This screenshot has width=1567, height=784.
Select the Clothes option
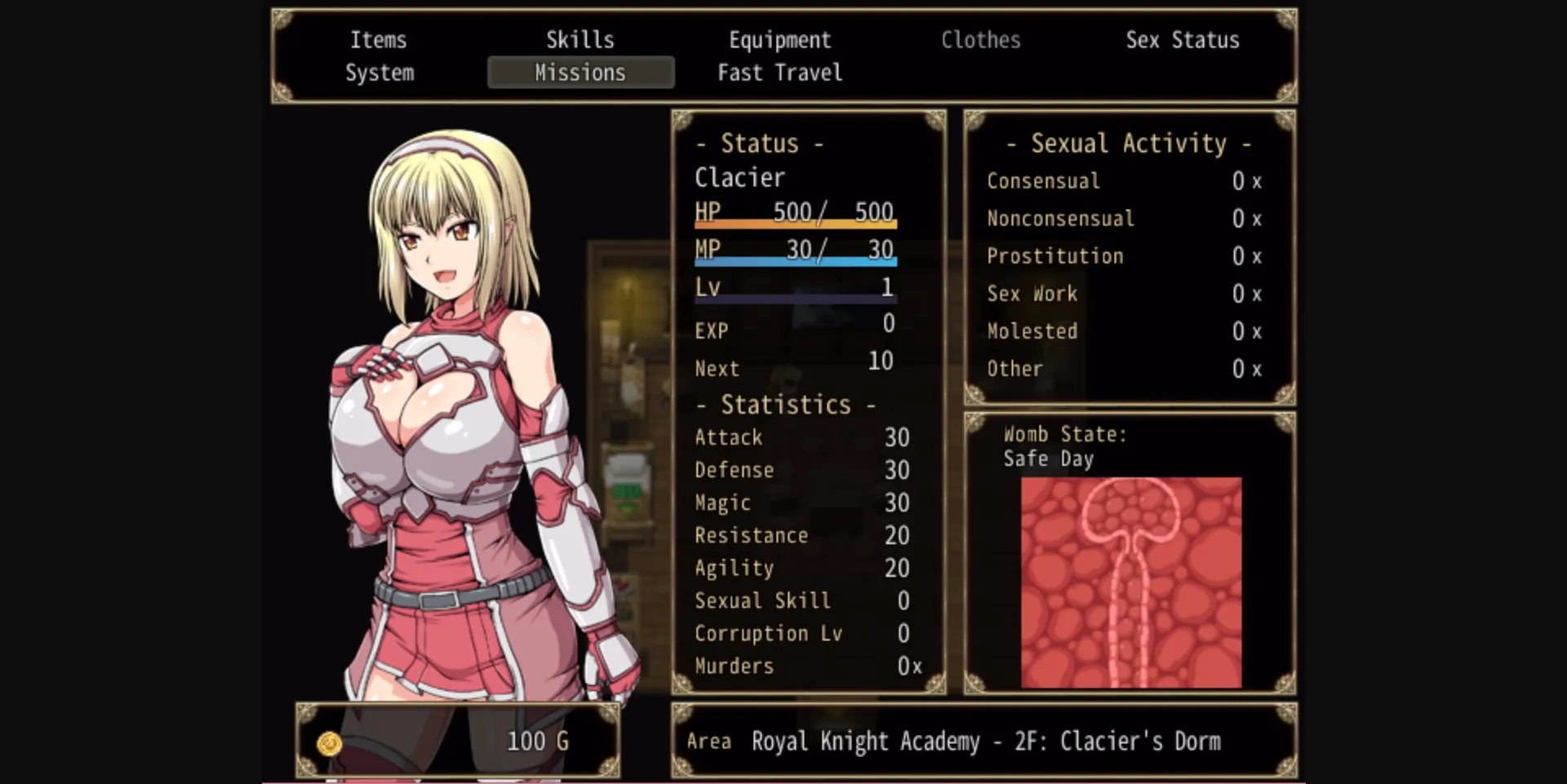[x=980, y=39]
